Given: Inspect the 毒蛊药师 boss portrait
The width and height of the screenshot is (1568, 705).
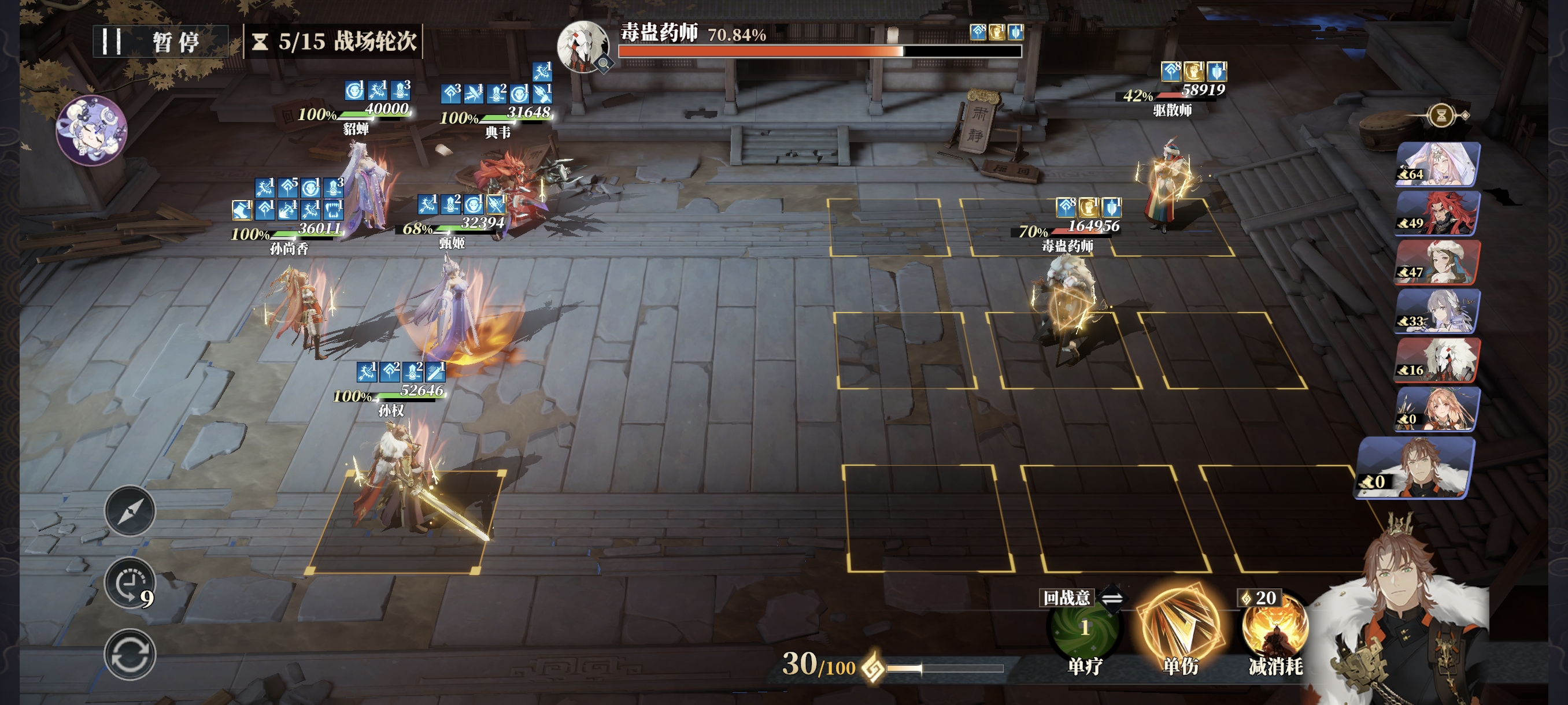Looking at the screenshot, I should pyautogui.click(x=583, y=46).
